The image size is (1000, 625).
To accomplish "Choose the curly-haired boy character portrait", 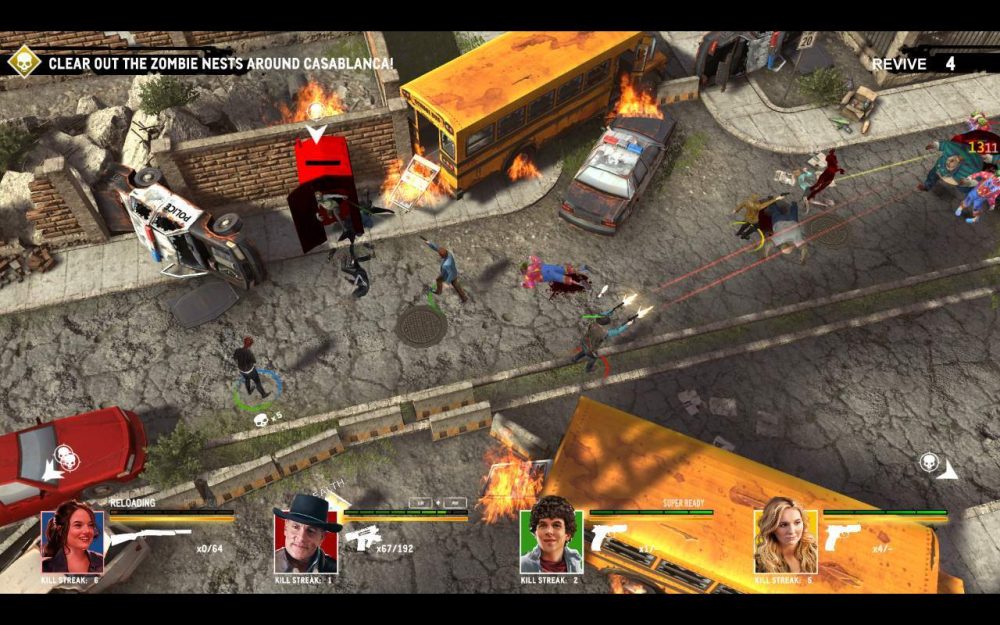I will pyautogui.click(x=551, y=541).
